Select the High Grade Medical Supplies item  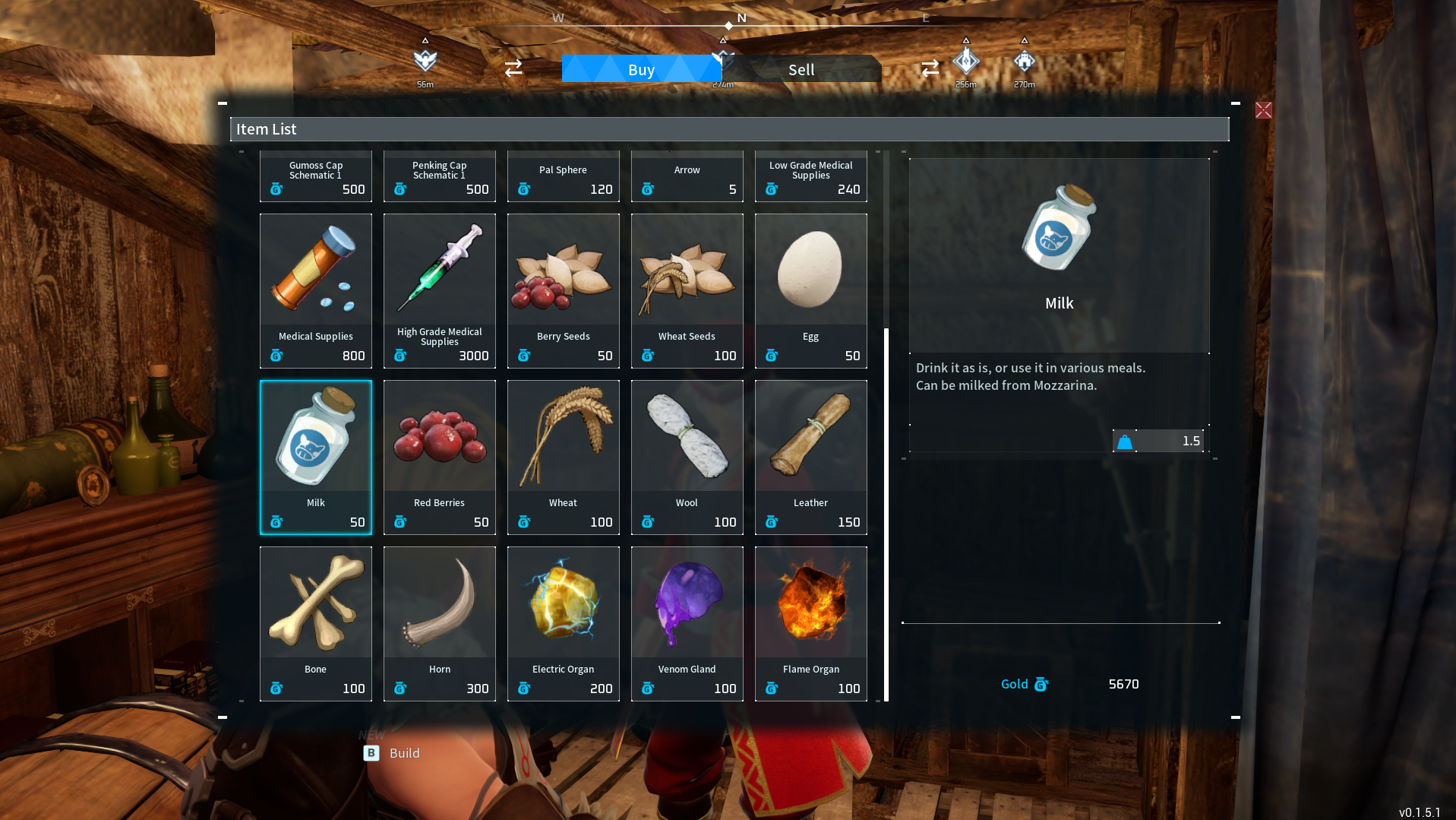click(439, 289)
